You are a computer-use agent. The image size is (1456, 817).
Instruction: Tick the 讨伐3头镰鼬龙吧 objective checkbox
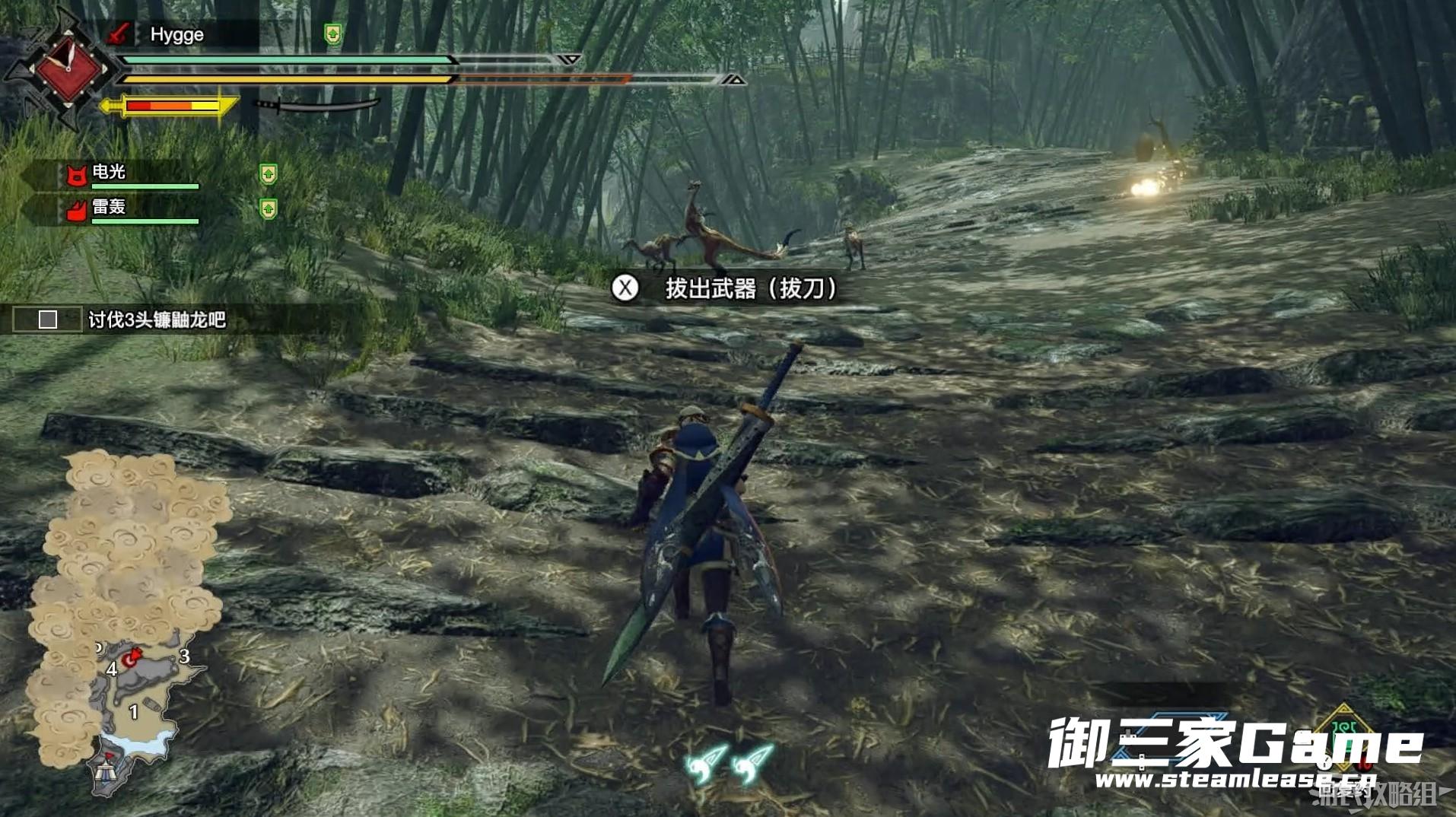(x=48, y=319)
